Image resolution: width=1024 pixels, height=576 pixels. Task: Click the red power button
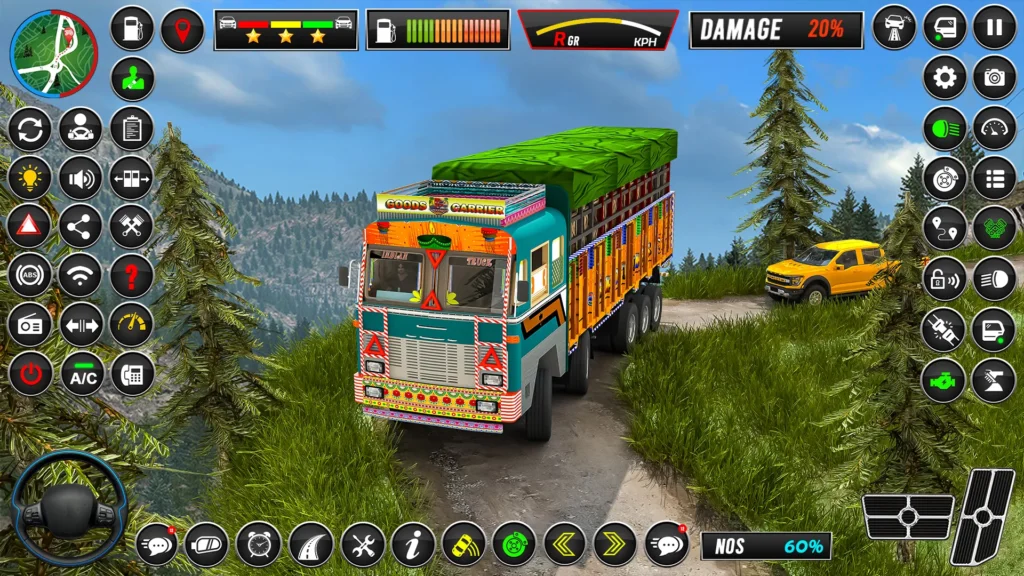30,374
